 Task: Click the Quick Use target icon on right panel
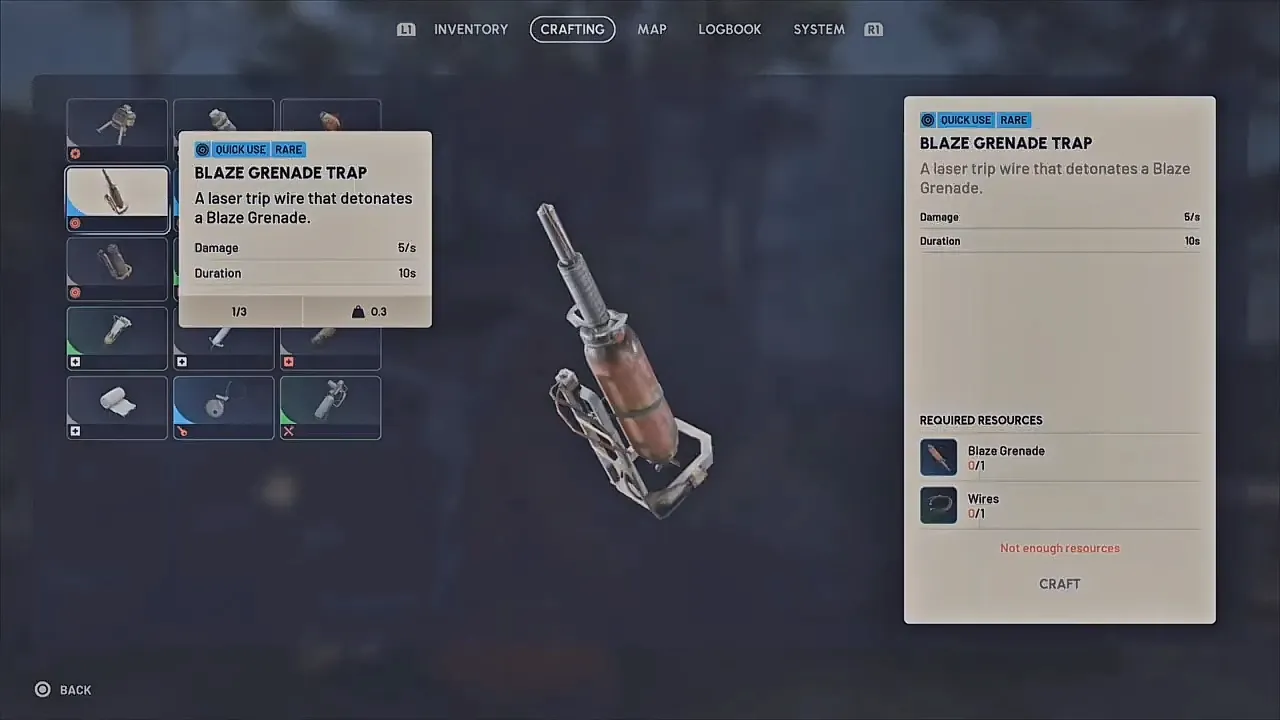tap(928, 120)
